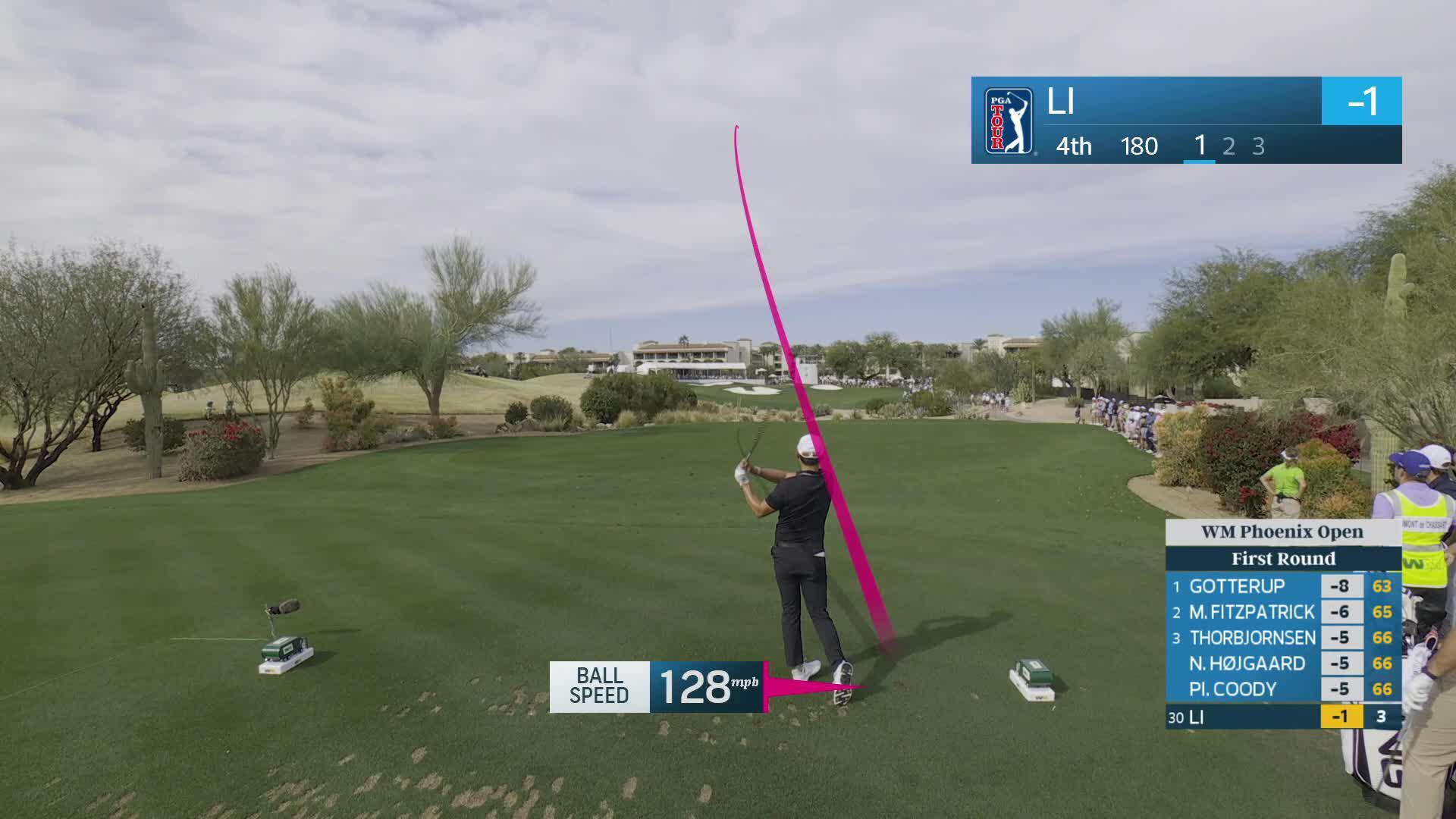Select N. Højgaard in the leaderboard
Image resolution: width=1456 pixels, height=819 pixels.
coord(1282,664)
